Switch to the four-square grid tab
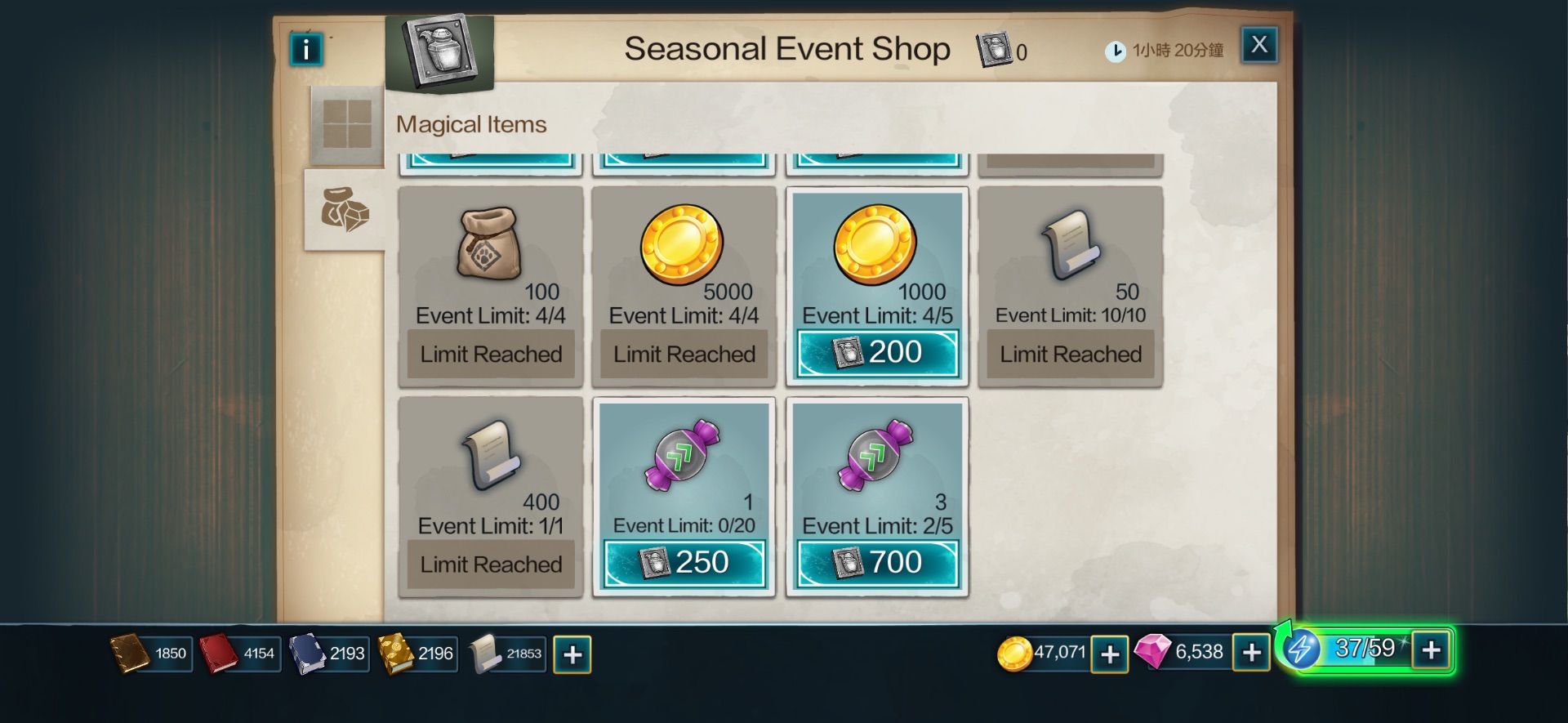Viewport: 1568px width, 723px height. (x=347, y=124)
